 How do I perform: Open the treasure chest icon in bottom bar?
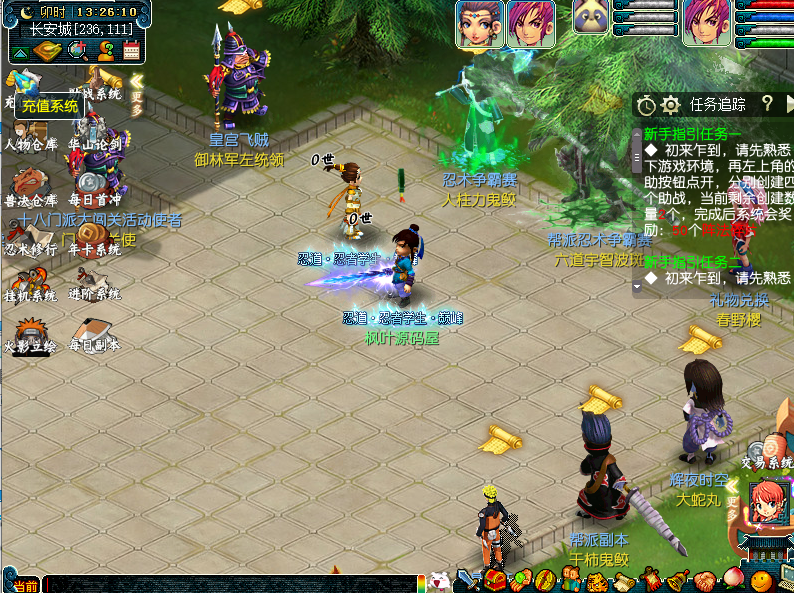494,581
